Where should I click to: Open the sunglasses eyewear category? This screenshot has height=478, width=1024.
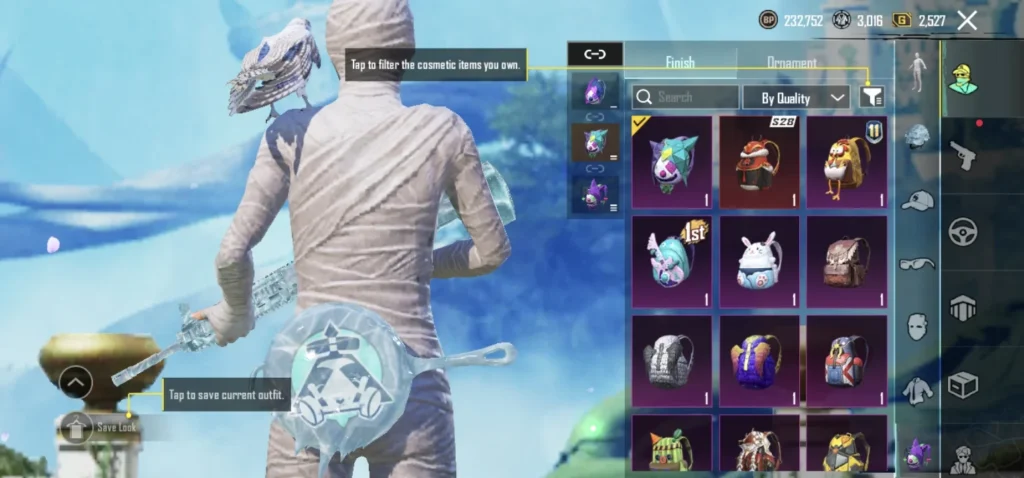point(917,264)
